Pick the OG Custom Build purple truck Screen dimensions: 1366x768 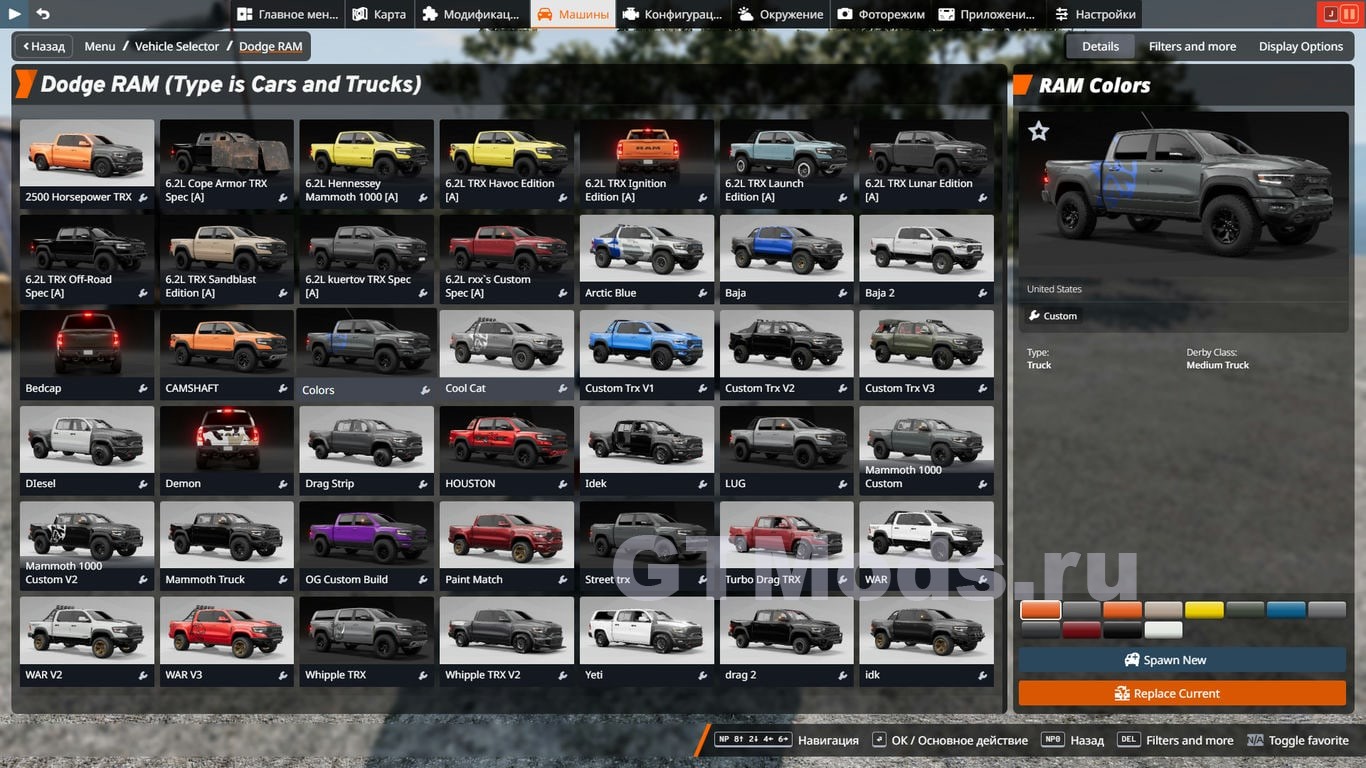pos(367,545)
